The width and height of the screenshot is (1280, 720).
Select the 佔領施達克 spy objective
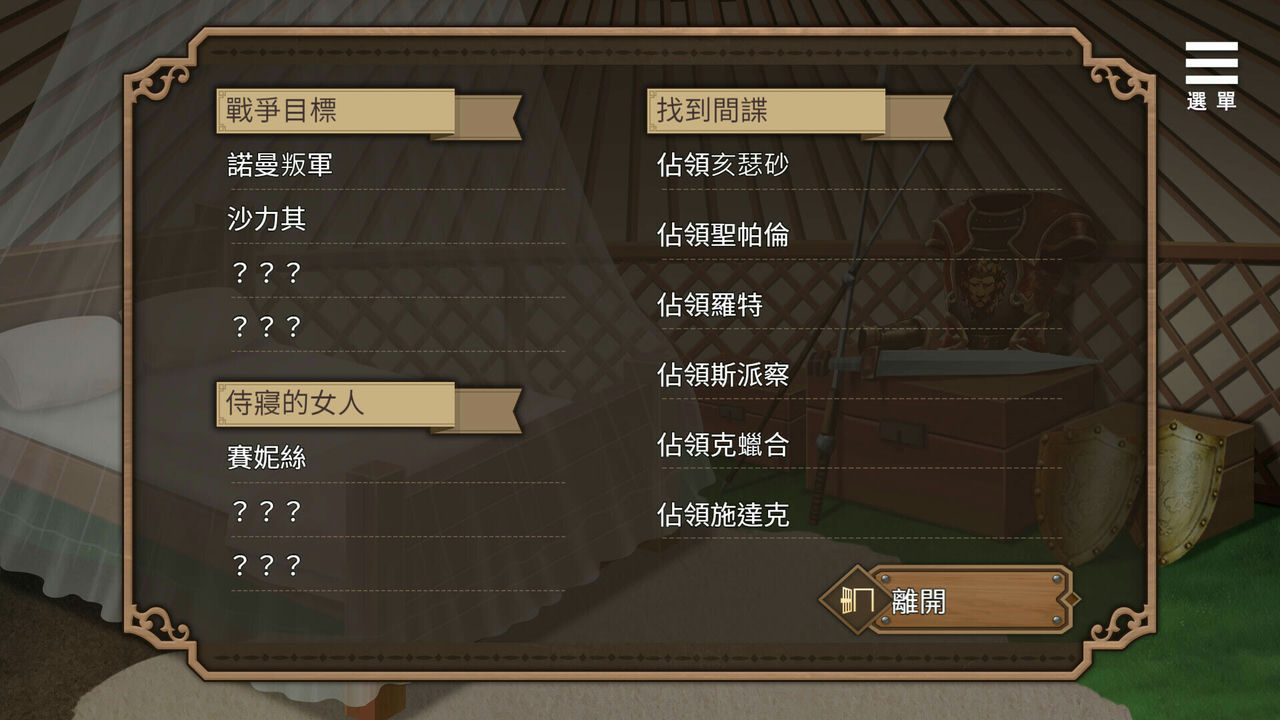tap(723, 516)
